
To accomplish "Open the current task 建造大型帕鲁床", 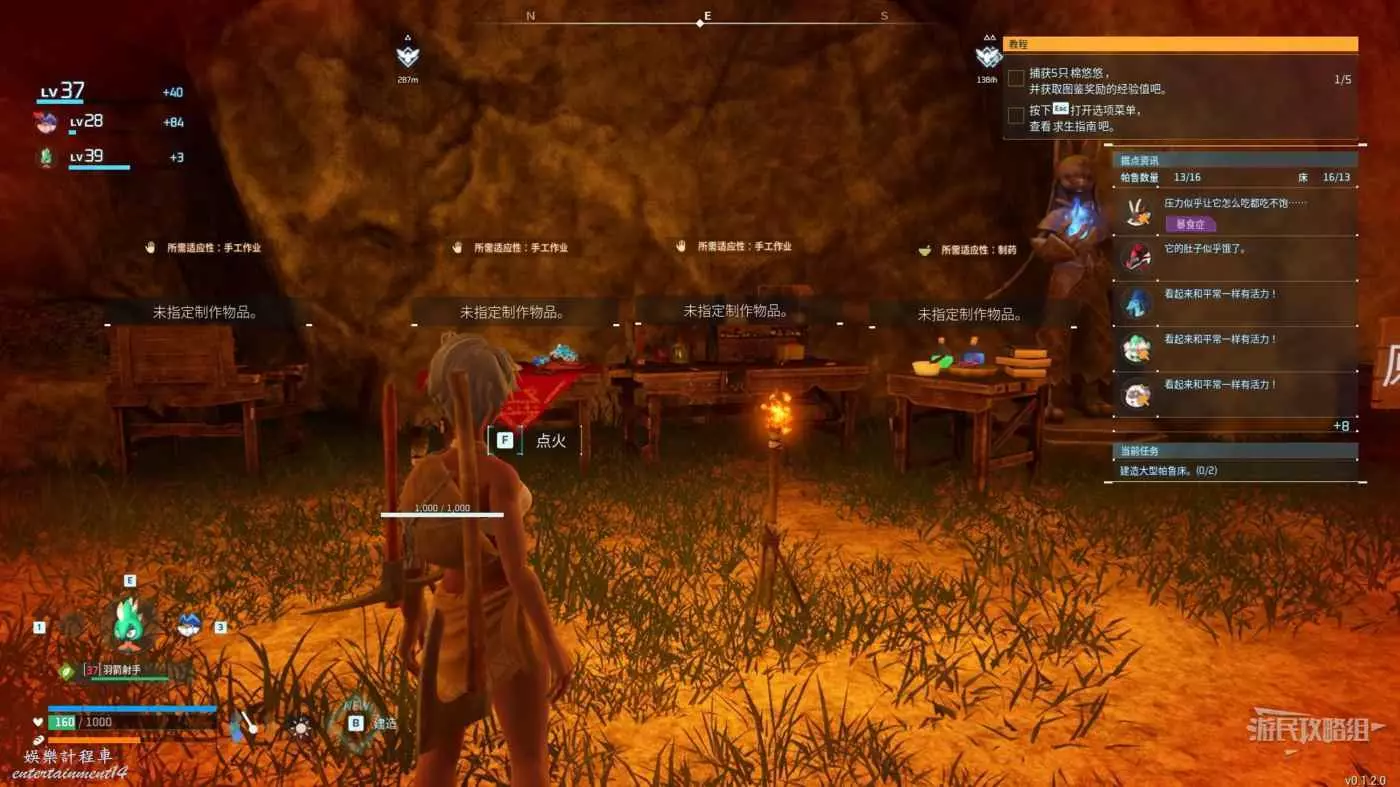I will pyautogui.click(x=1168, y=470).
